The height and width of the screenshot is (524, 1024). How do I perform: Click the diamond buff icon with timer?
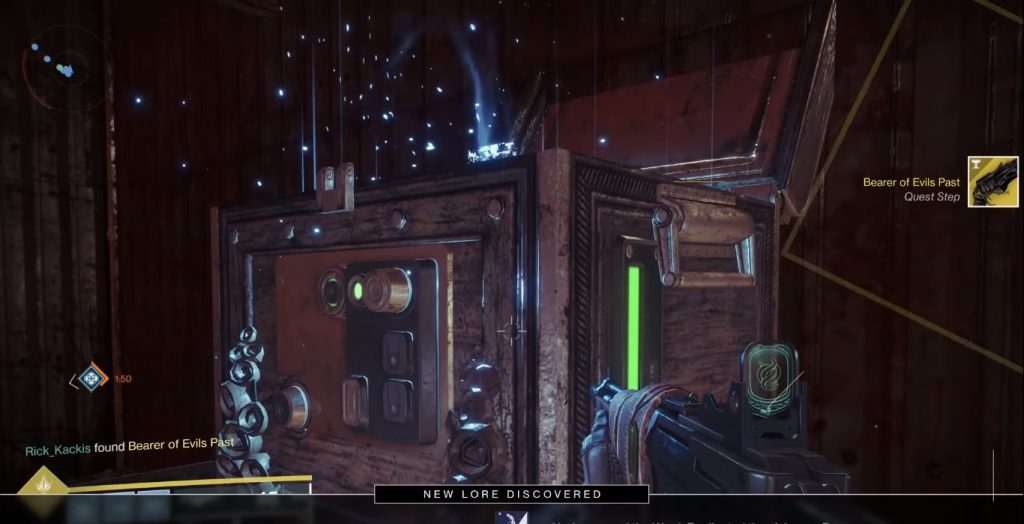coord(90,378)
